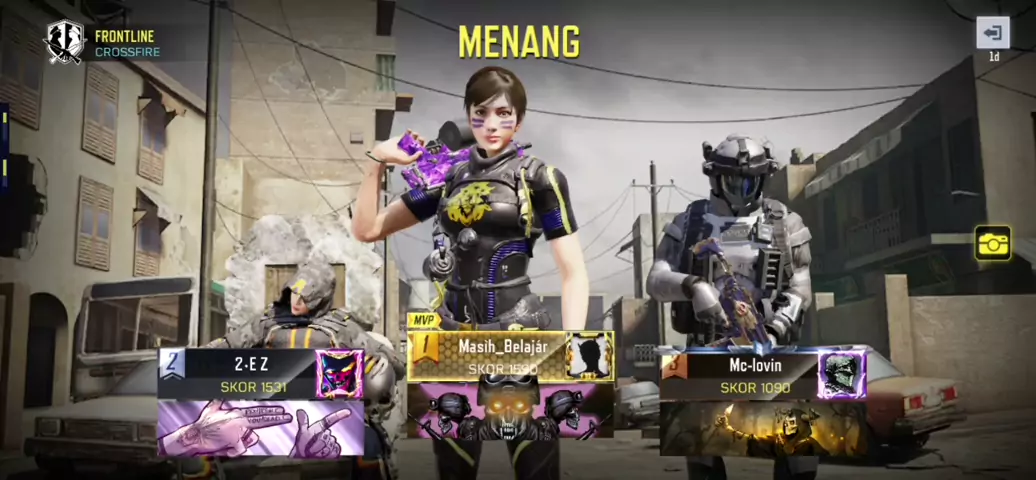Select the golden calling card under Mc-lovin
The height and width of the screenshot is (480, 1036).
click(x=763, y=428)
